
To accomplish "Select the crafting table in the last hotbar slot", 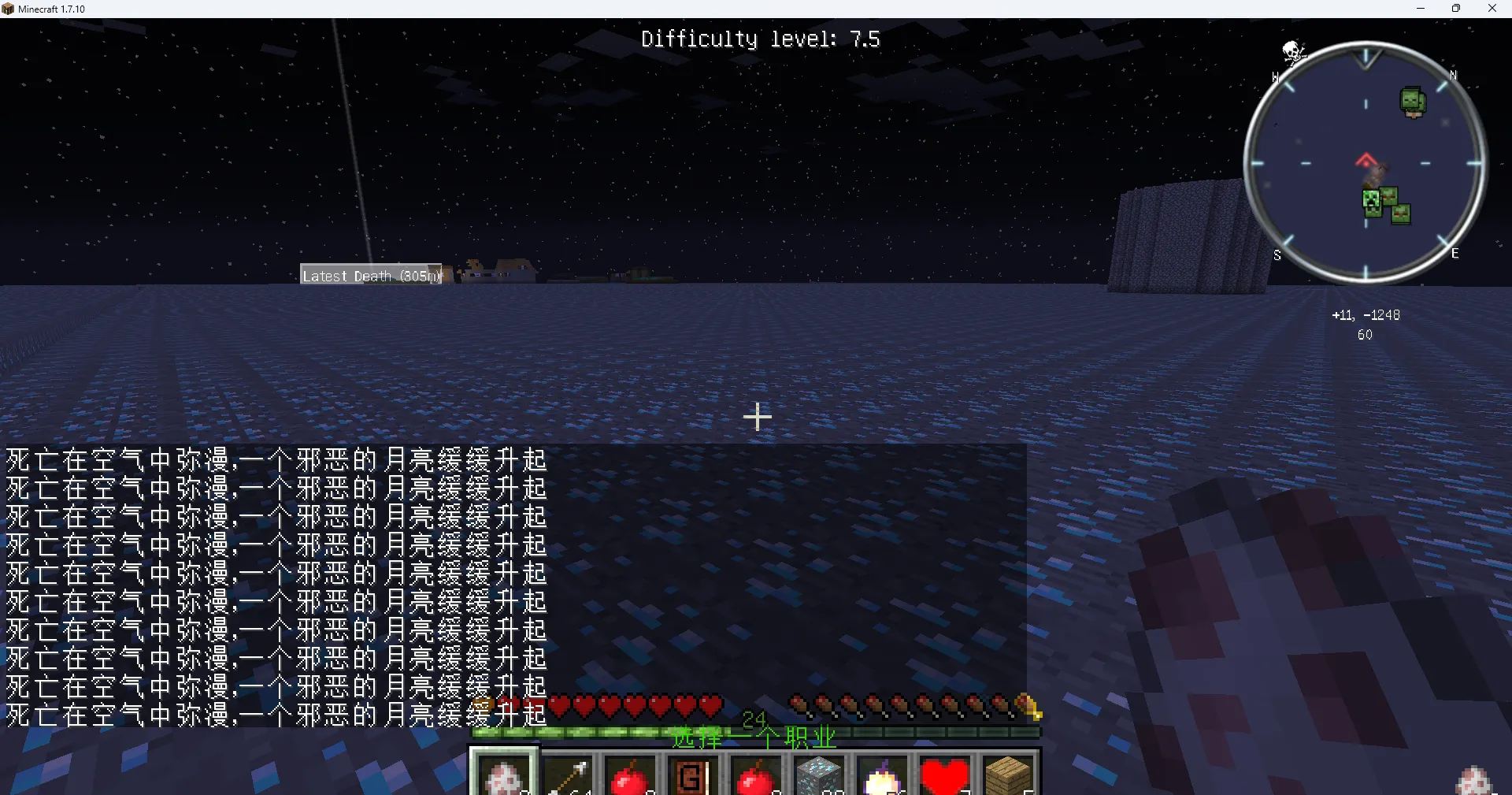I will [x=1009, y=776].
